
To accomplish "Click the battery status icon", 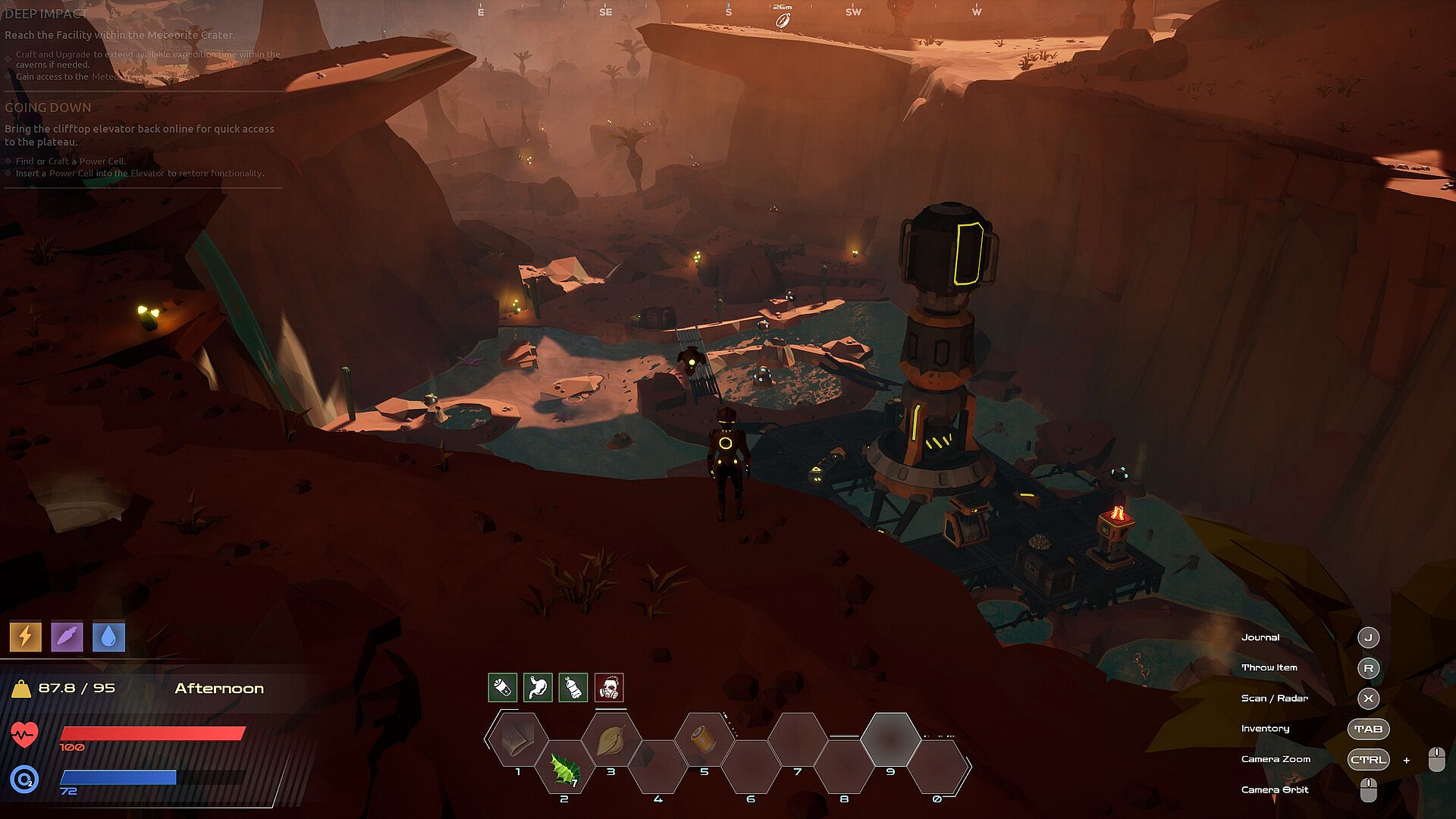I will coord(502,688).
